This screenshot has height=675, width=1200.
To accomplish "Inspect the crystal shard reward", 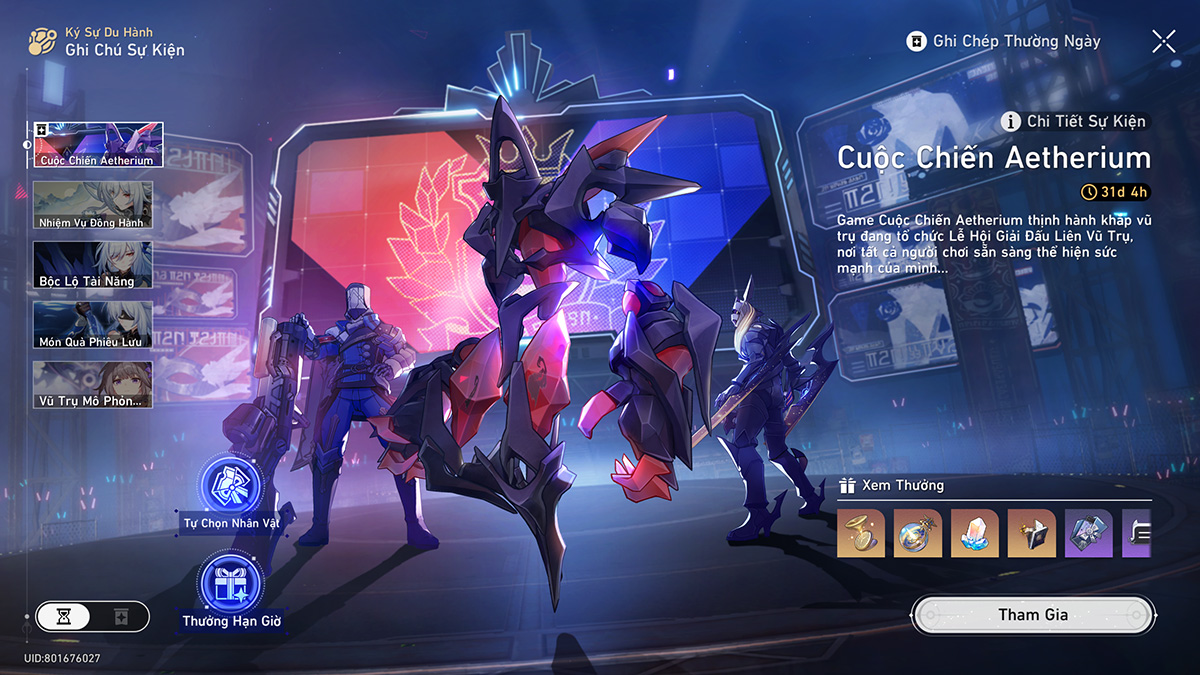I will tap(975, 533).
